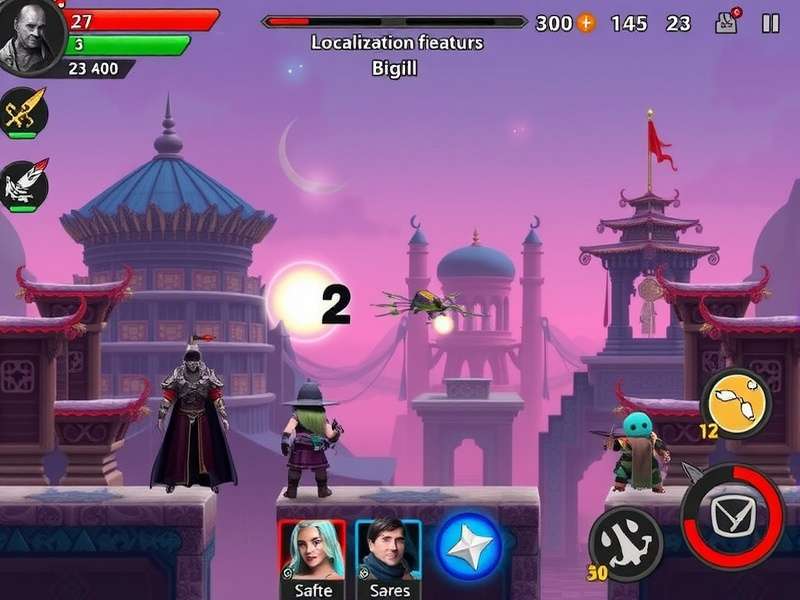Trigger the anchor skill button
800x600 pixels.
coord(625,543)
